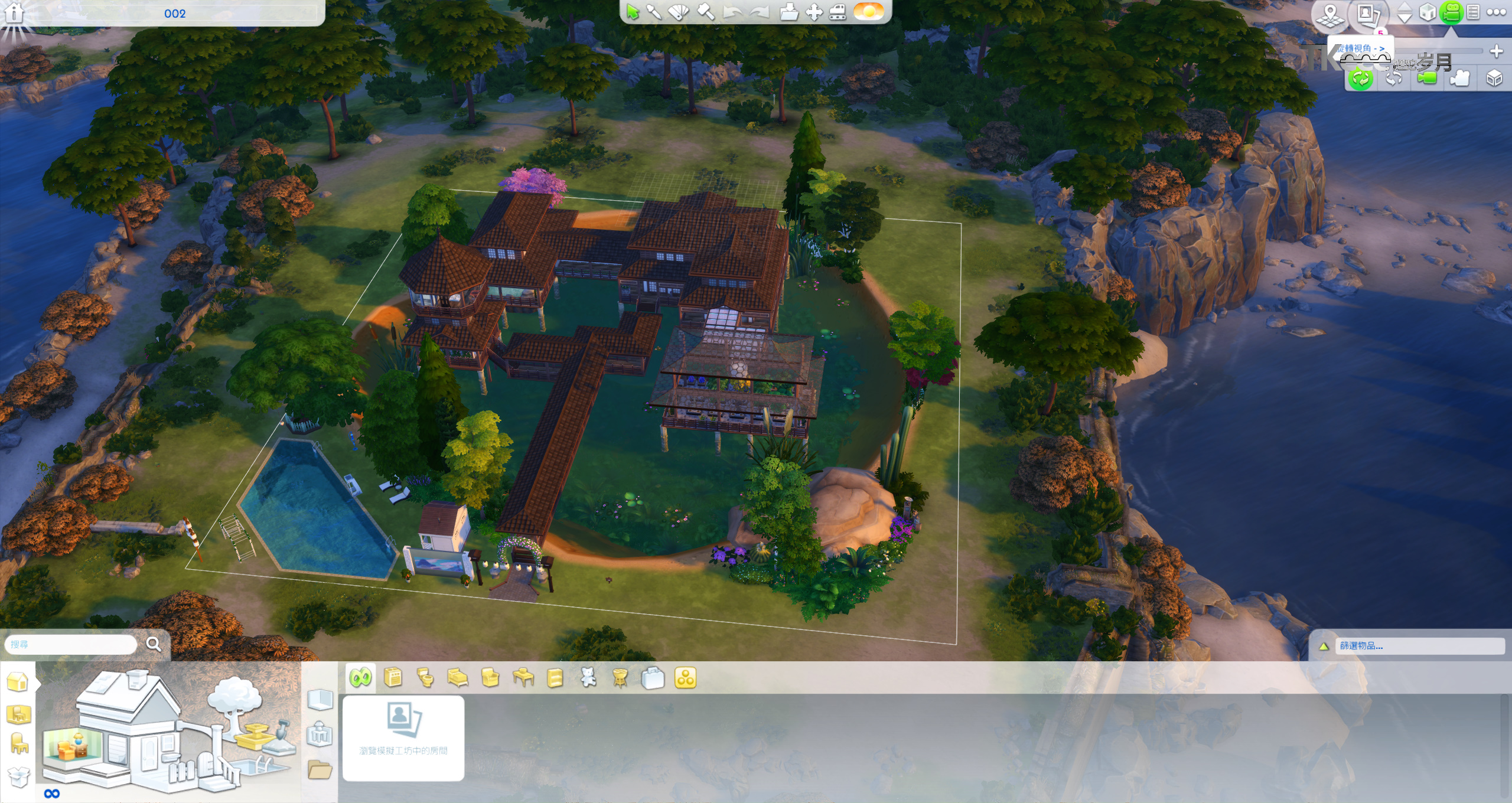This screenshot has height=803, width=1512.
Task: Activate the eyedropper tool
Action: coord(654,12)
